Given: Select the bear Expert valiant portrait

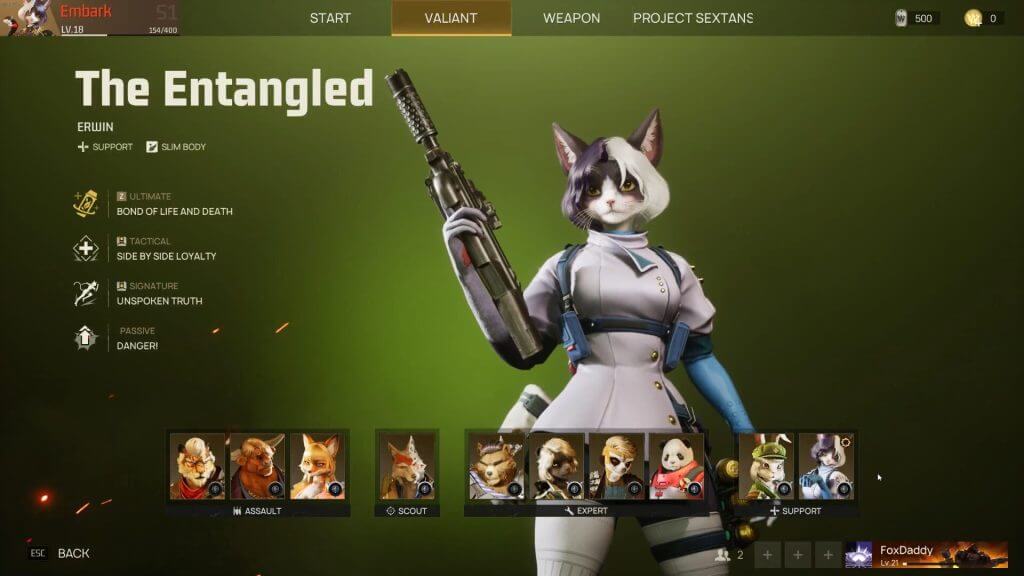Looking at the screenshot, I should tap(496, 466).
